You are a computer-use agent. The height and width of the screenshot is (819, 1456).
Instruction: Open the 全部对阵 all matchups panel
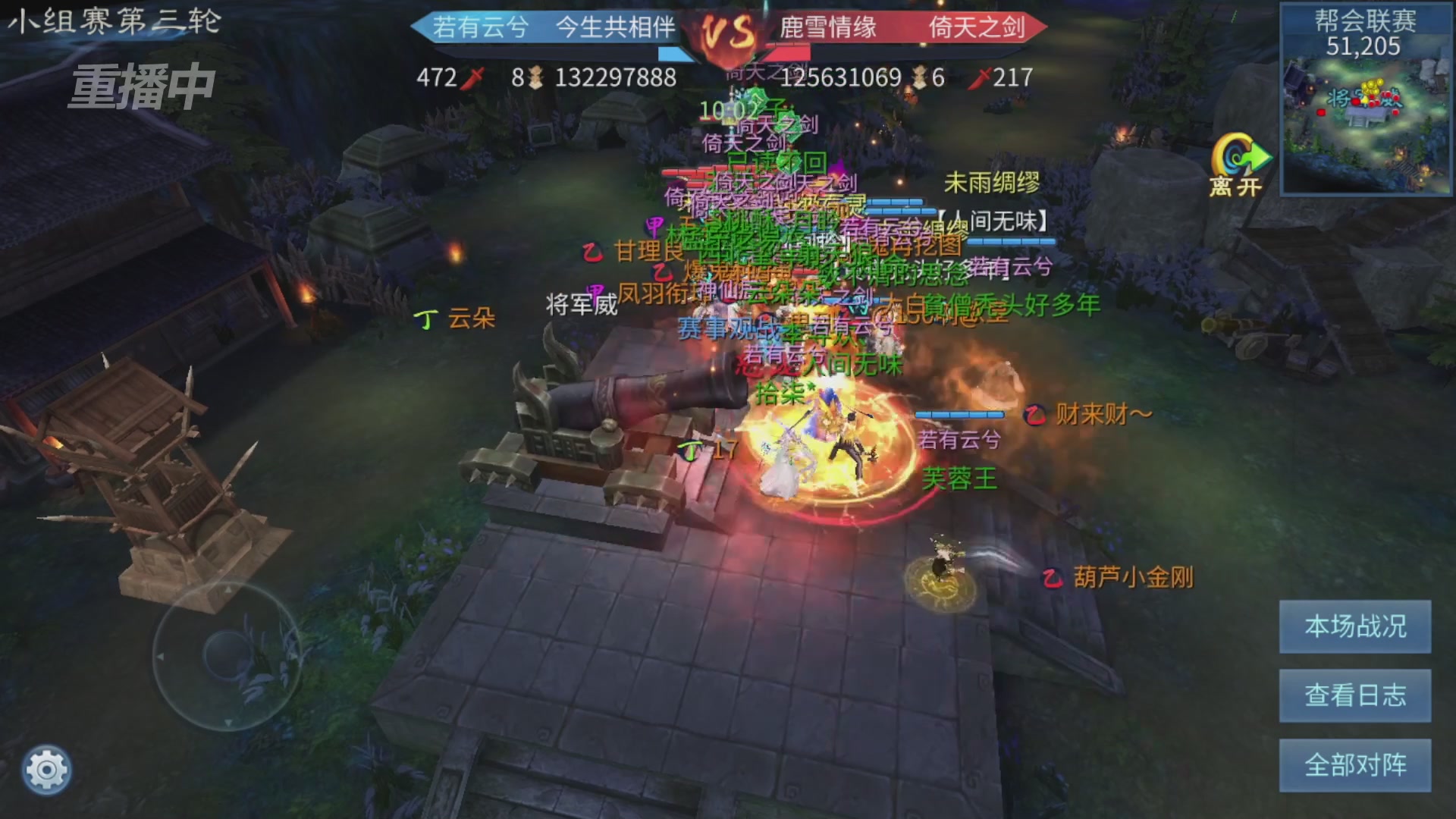coord(1354,764)
